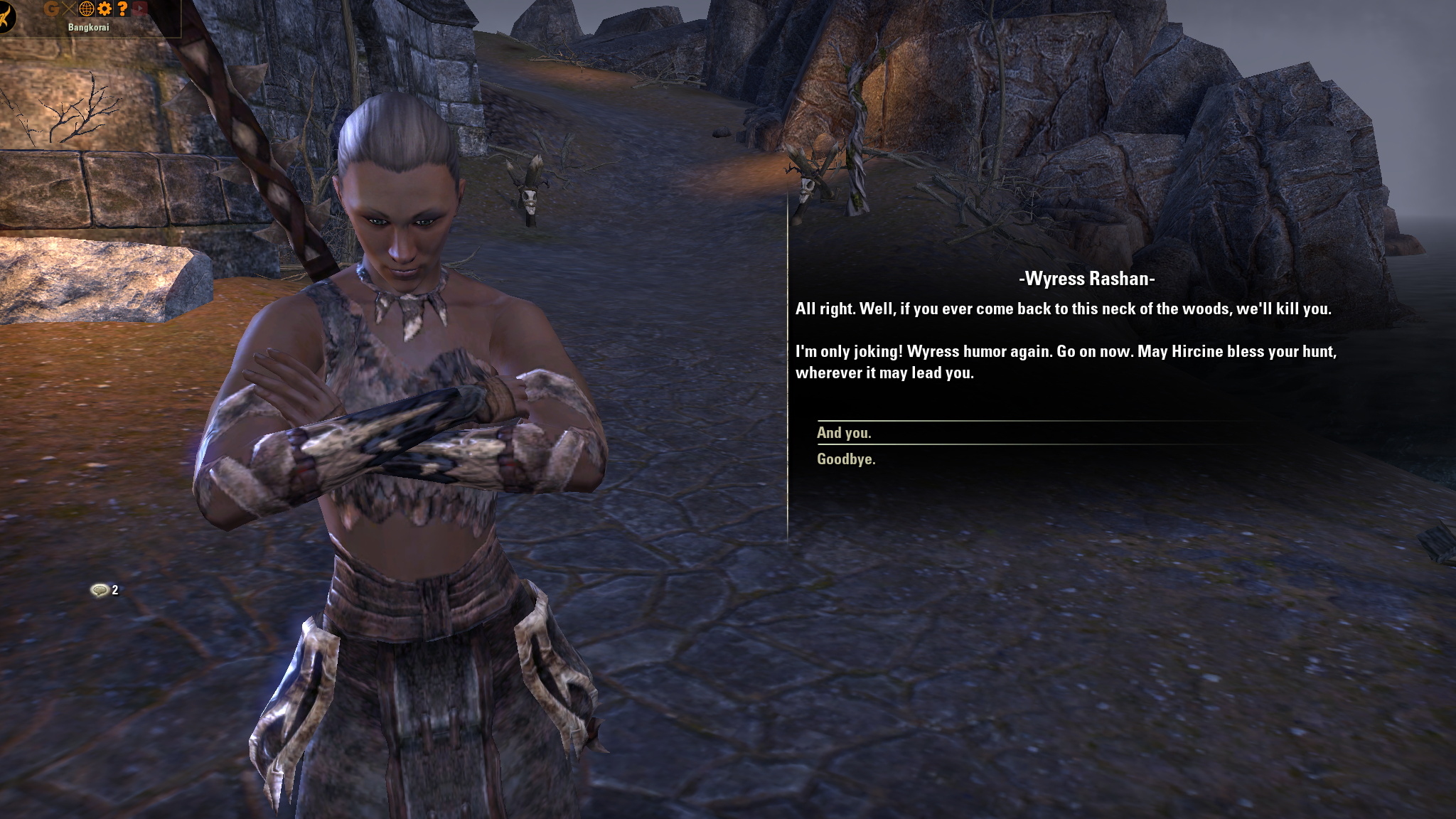The image size is (1456, 819).
Task: Click the orange globe icon
Action: click(x=87, y=9)
